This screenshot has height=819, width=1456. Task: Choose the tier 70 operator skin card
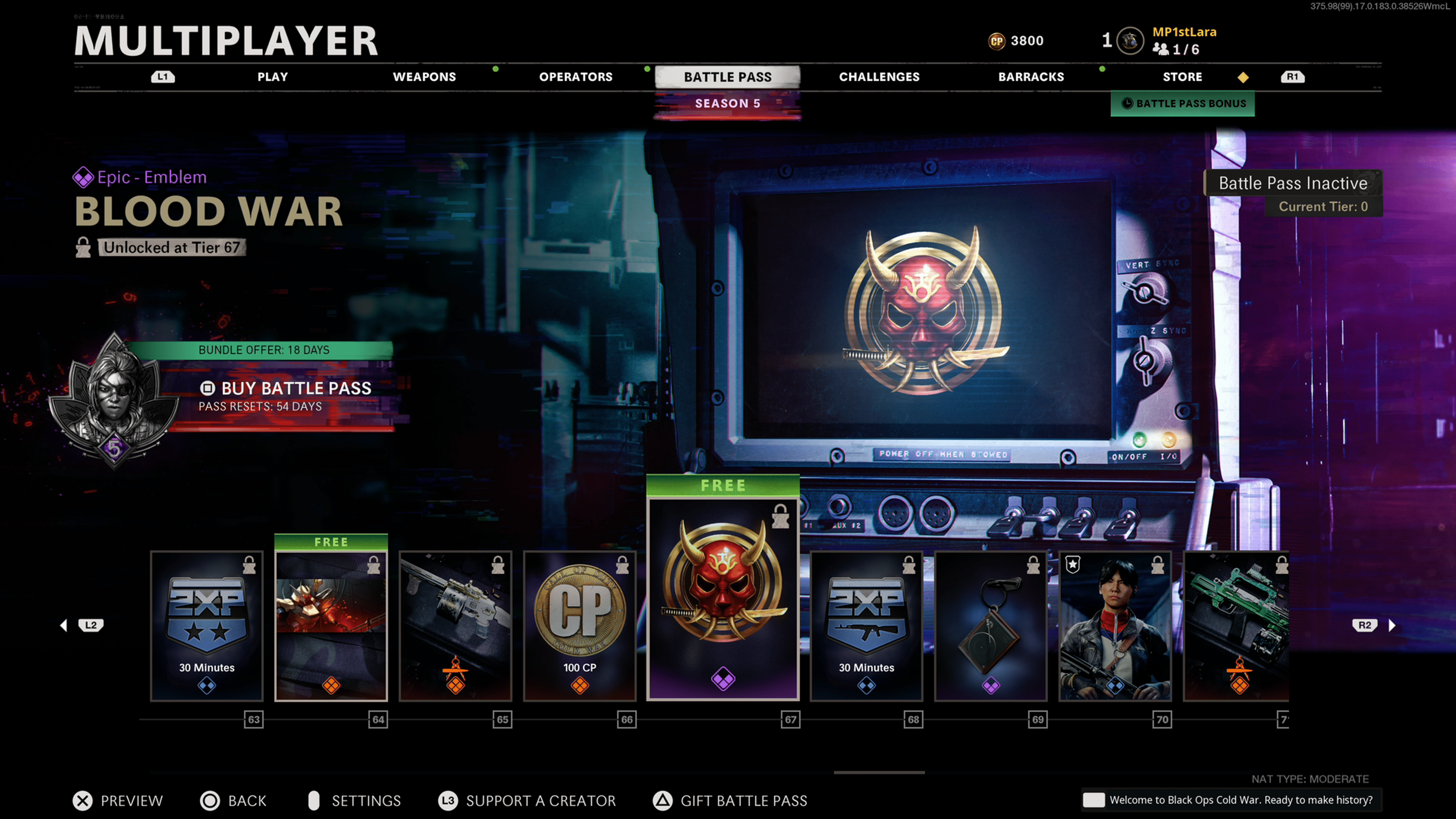click(x=1115, y=626)
